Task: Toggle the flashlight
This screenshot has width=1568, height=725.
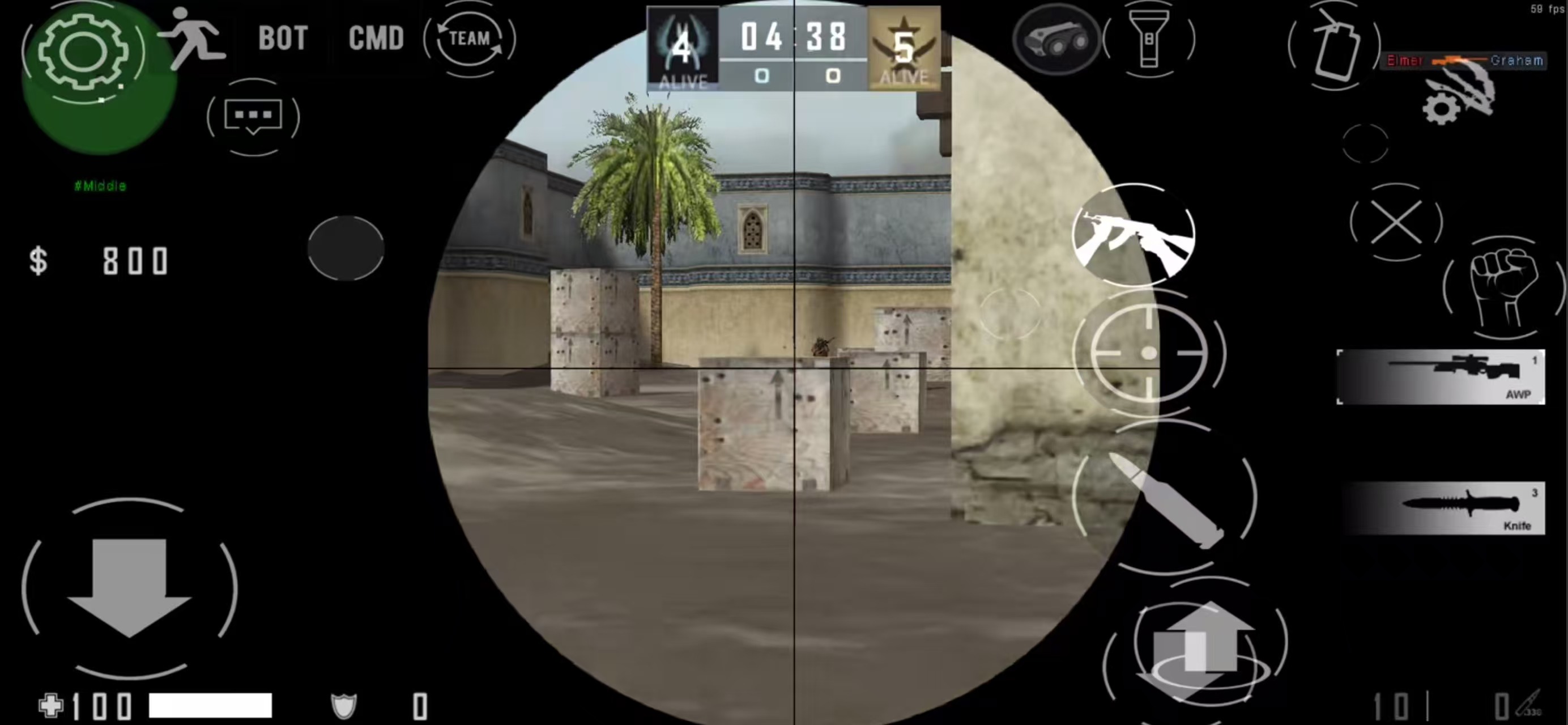Action: pyautogui.click(x=1149, y=40)
